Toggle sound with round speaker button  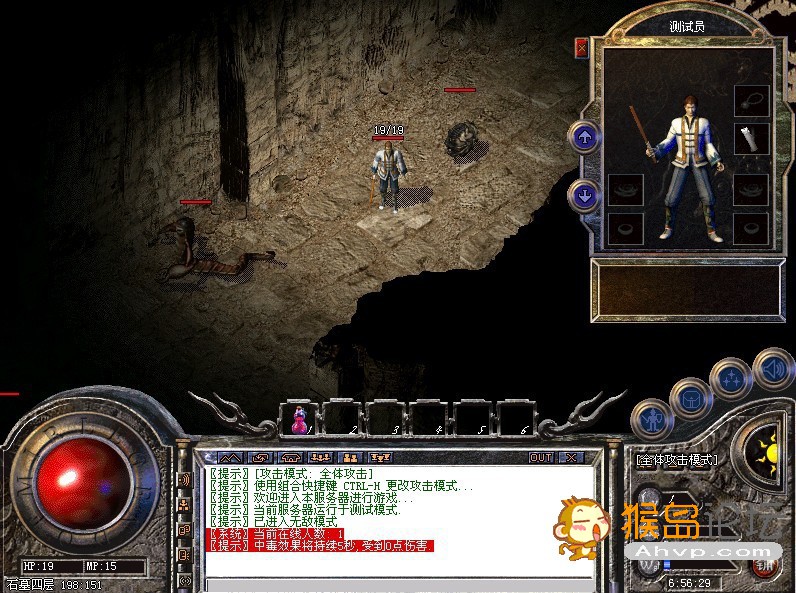[x=772, y=367]
